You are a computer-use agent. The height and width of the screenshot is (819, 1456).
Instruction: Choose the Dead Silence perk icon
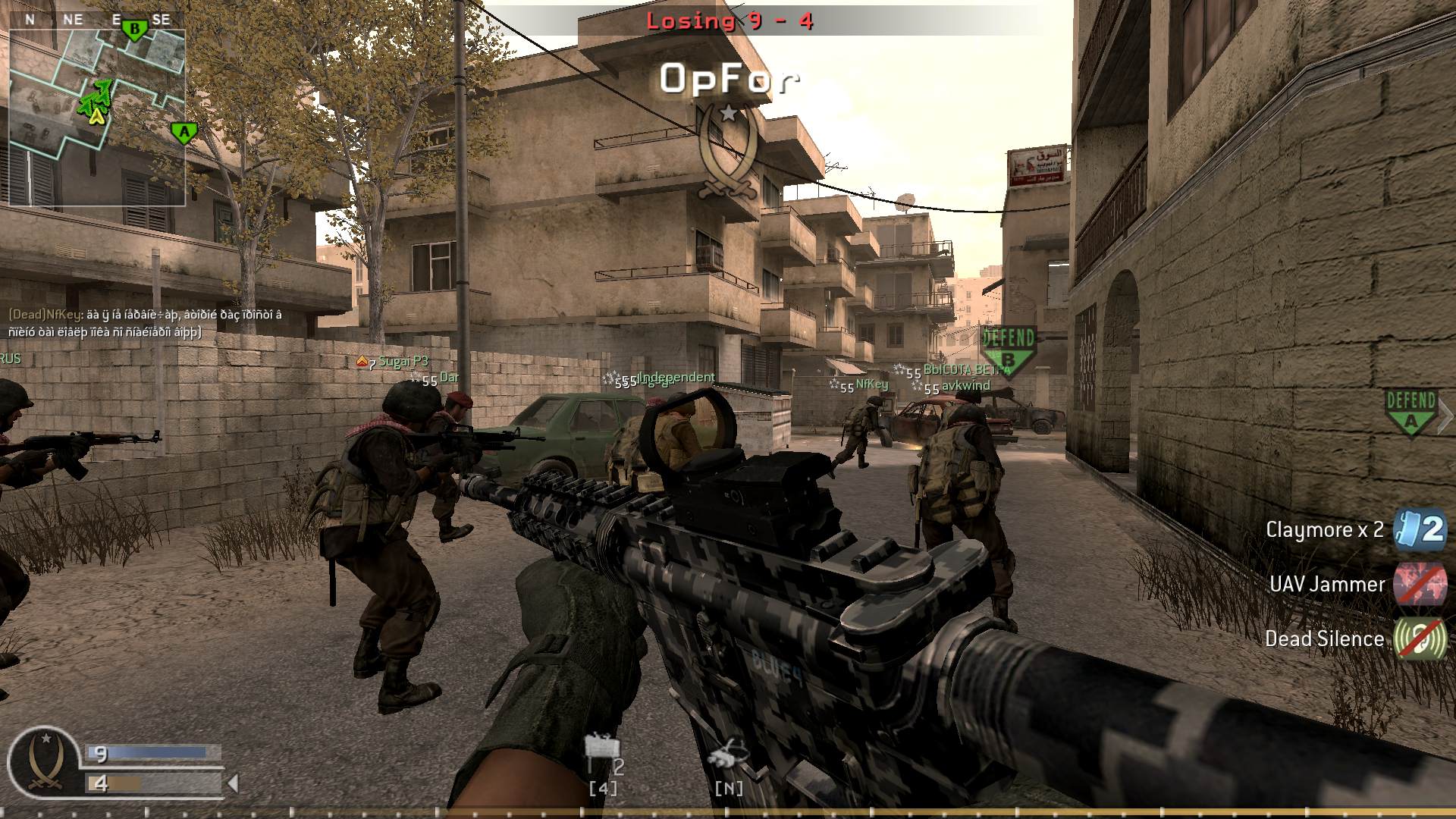1420,639
